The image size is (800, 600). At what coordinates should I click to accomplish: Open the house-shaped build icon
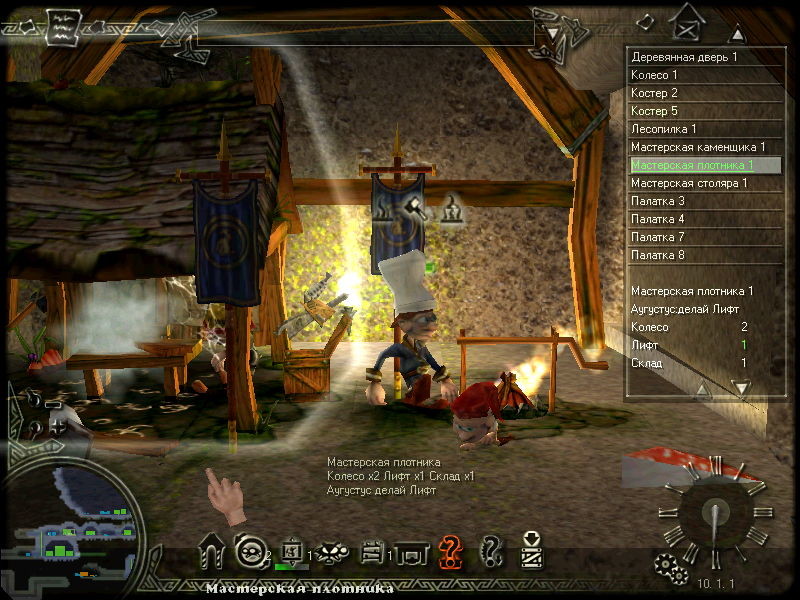(211, 550)
